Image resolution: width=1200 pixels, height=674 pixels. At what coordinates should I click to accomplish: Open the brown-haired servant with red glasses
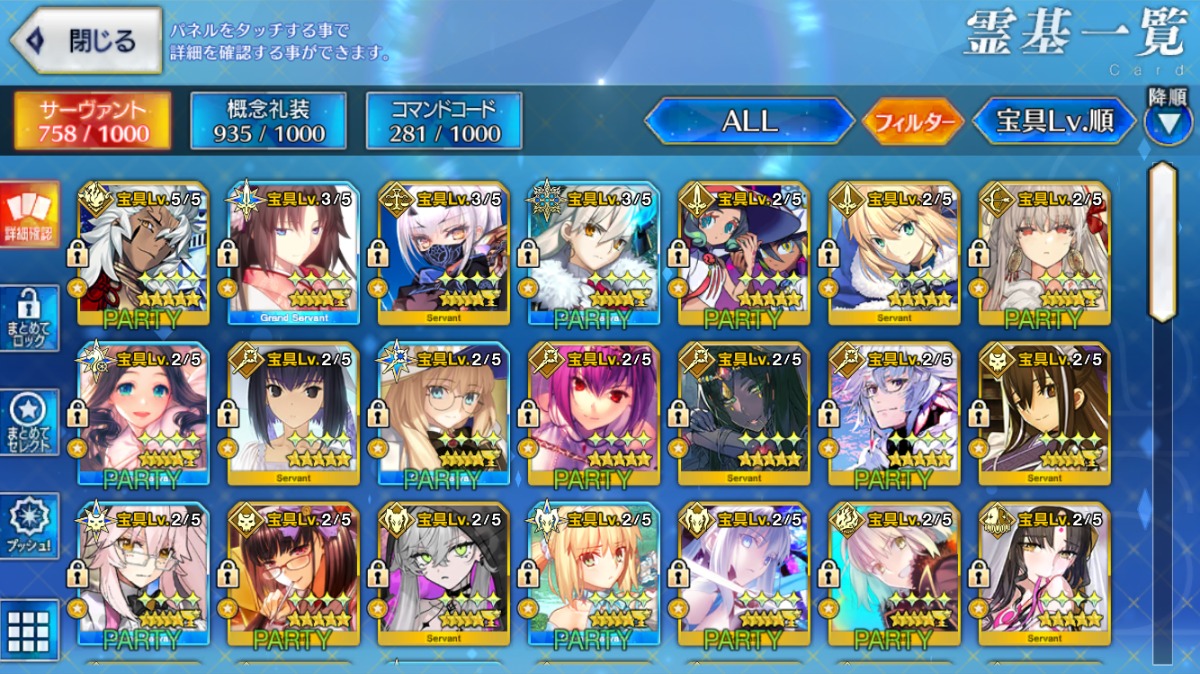pyautogui.click(x=293, y=574)
